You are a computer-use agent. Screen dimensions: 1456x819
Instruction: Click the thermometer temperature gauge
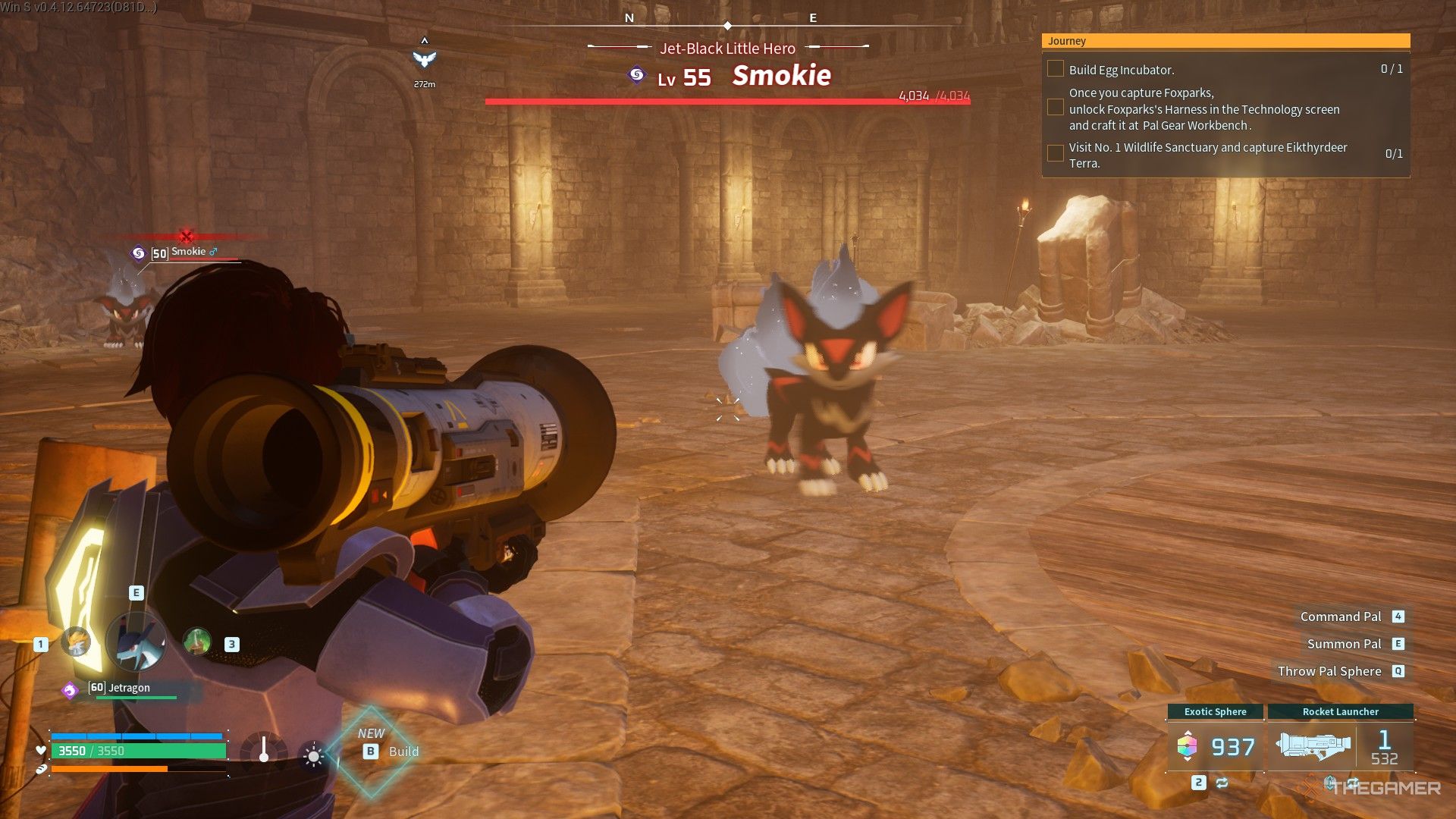click(263, 749)
